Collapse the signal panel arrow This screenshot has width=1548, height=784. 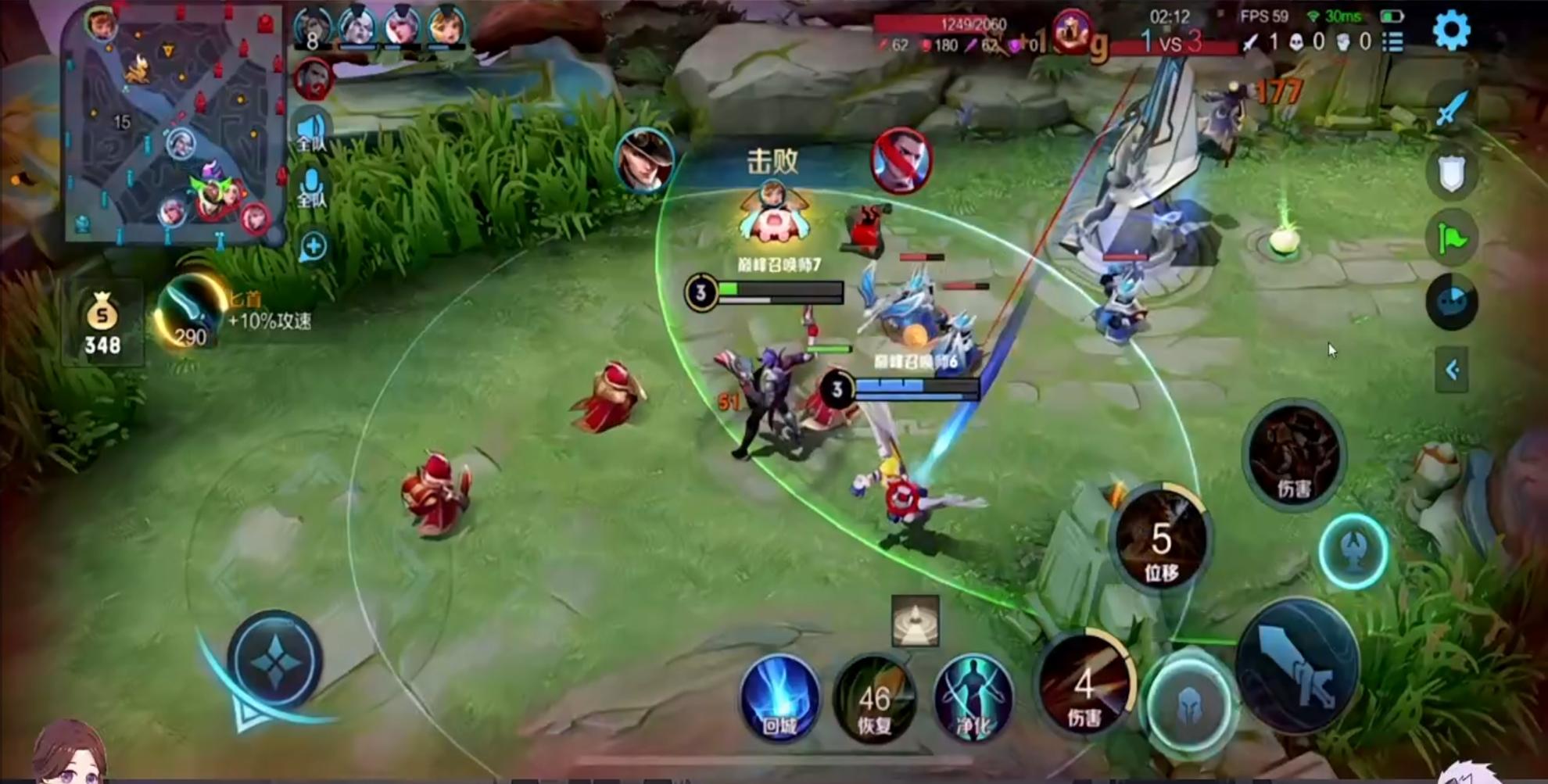pyautogui.click(x=1451, y=369)
